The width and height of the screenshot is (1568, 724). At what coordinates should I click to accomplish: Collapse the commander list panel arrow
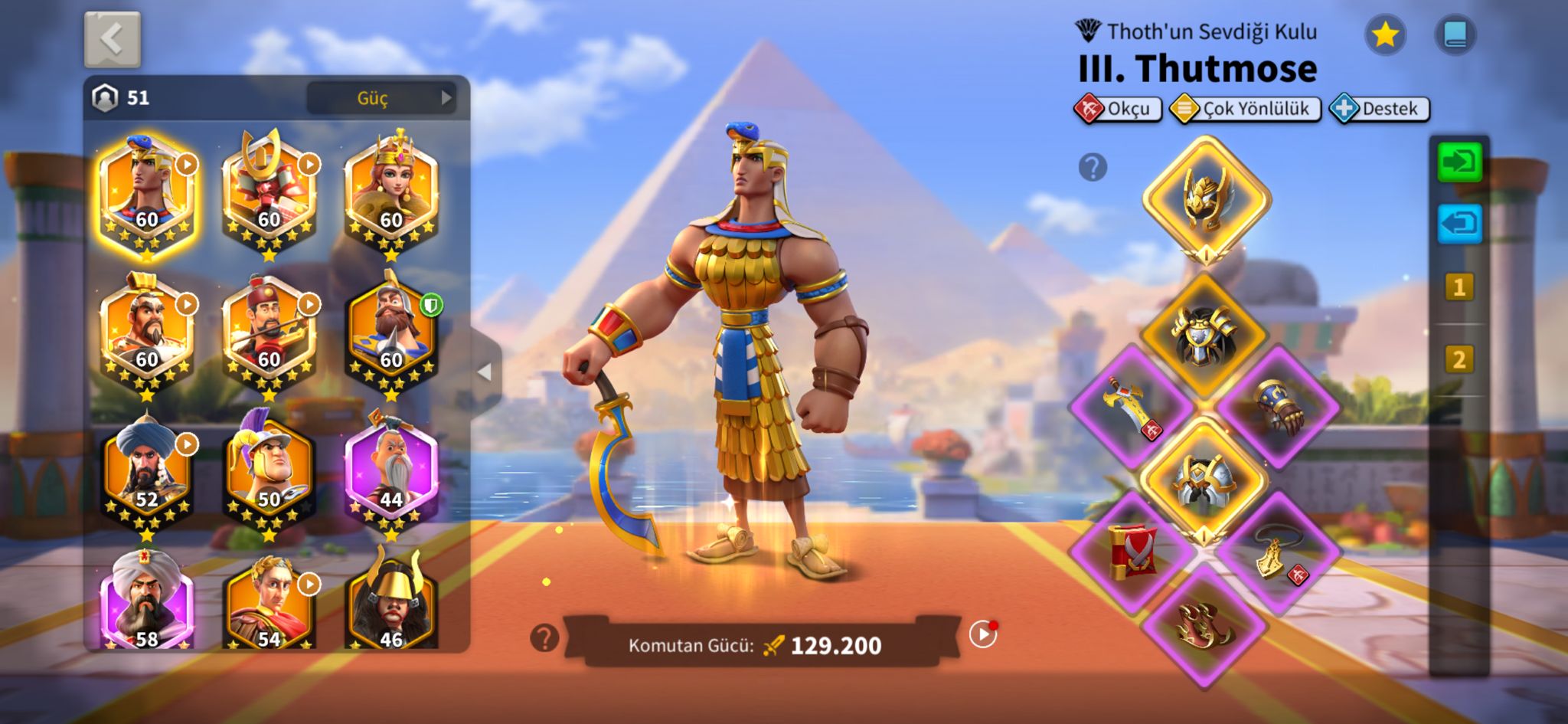click(485, 372)
